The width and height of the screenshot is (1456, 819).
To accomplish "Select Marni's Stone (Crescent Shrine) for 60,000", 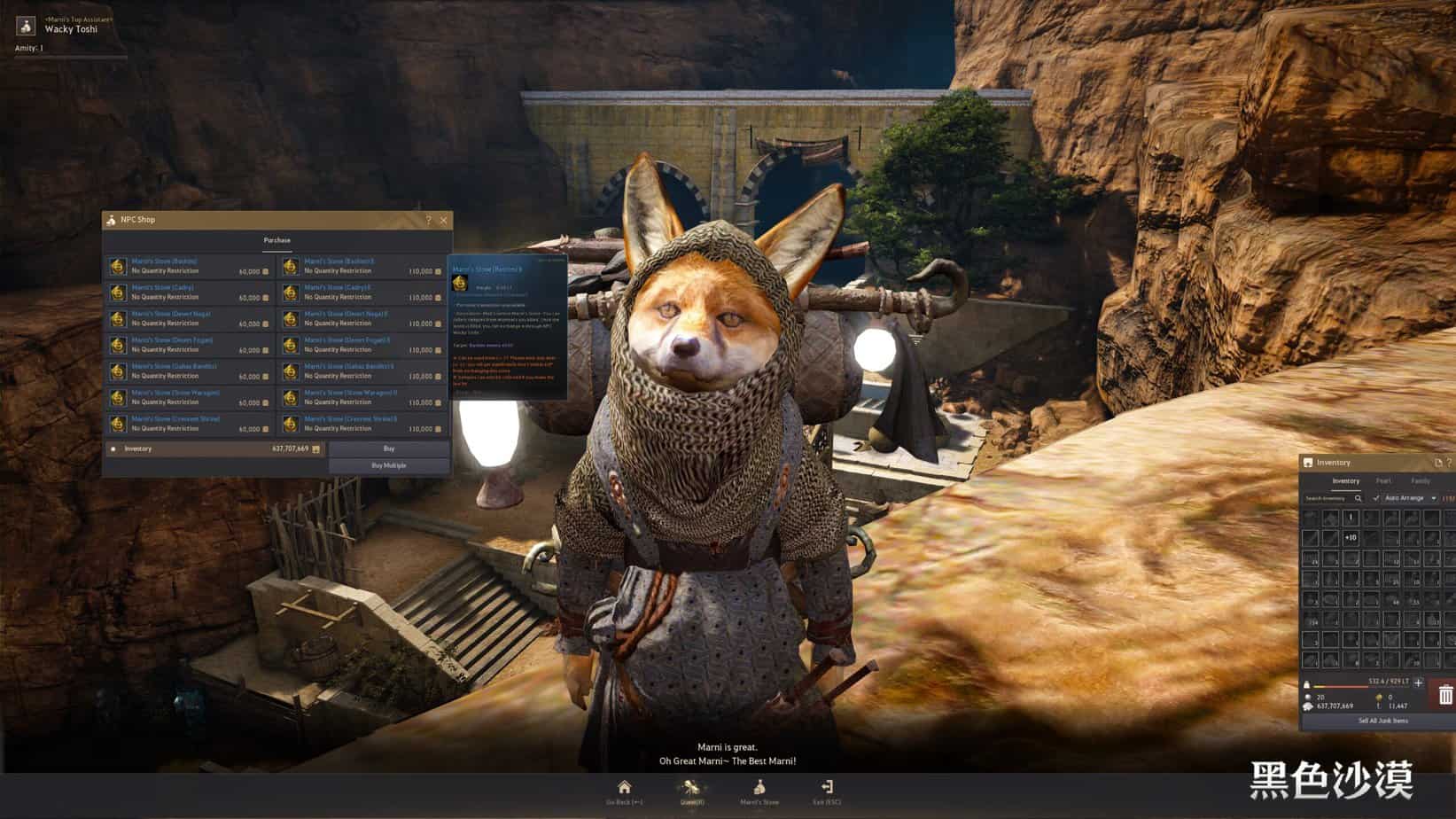I will point(190,424).
